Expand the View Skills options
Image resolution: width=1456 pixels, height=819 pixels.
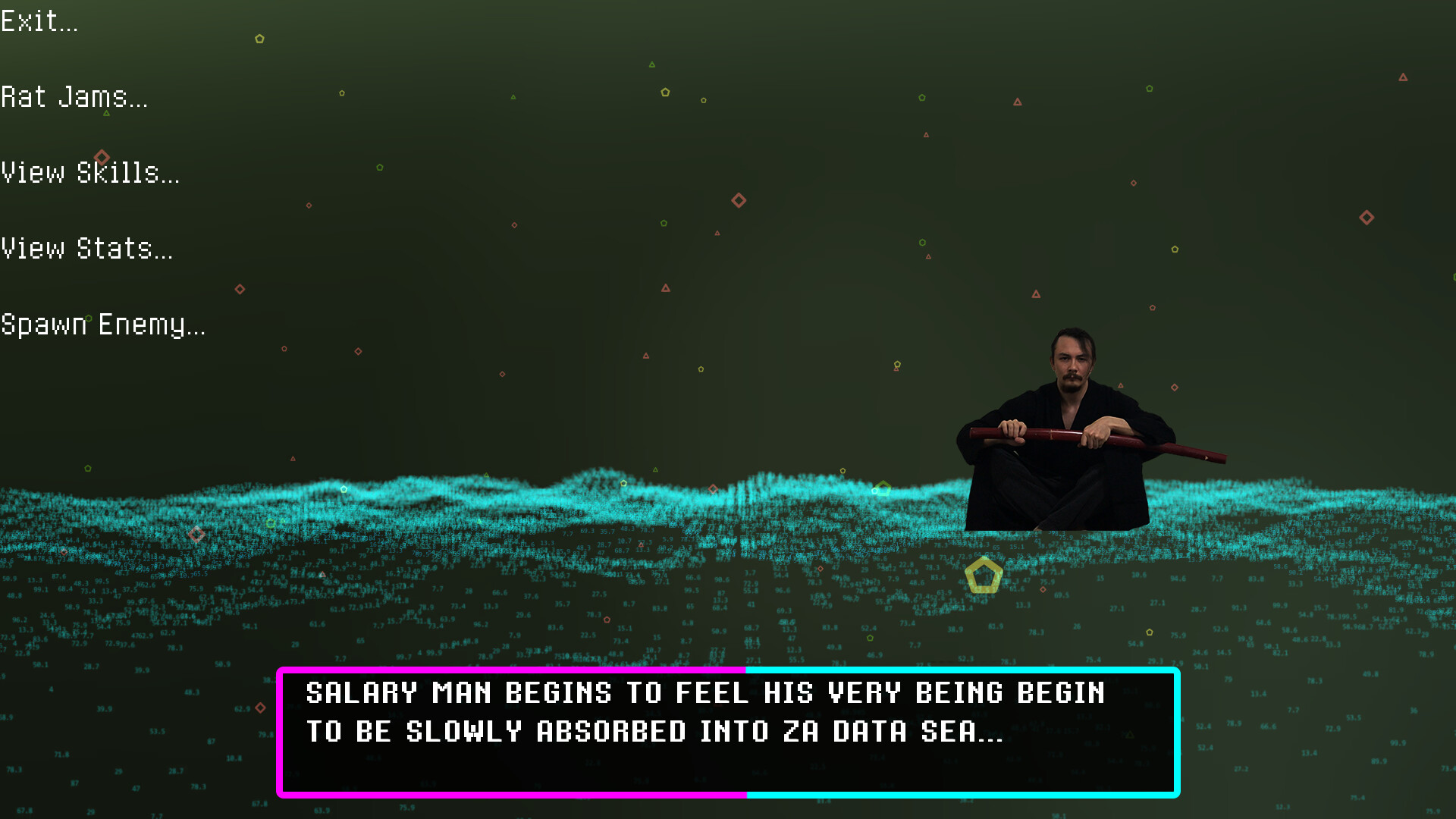tap(91, 173)
